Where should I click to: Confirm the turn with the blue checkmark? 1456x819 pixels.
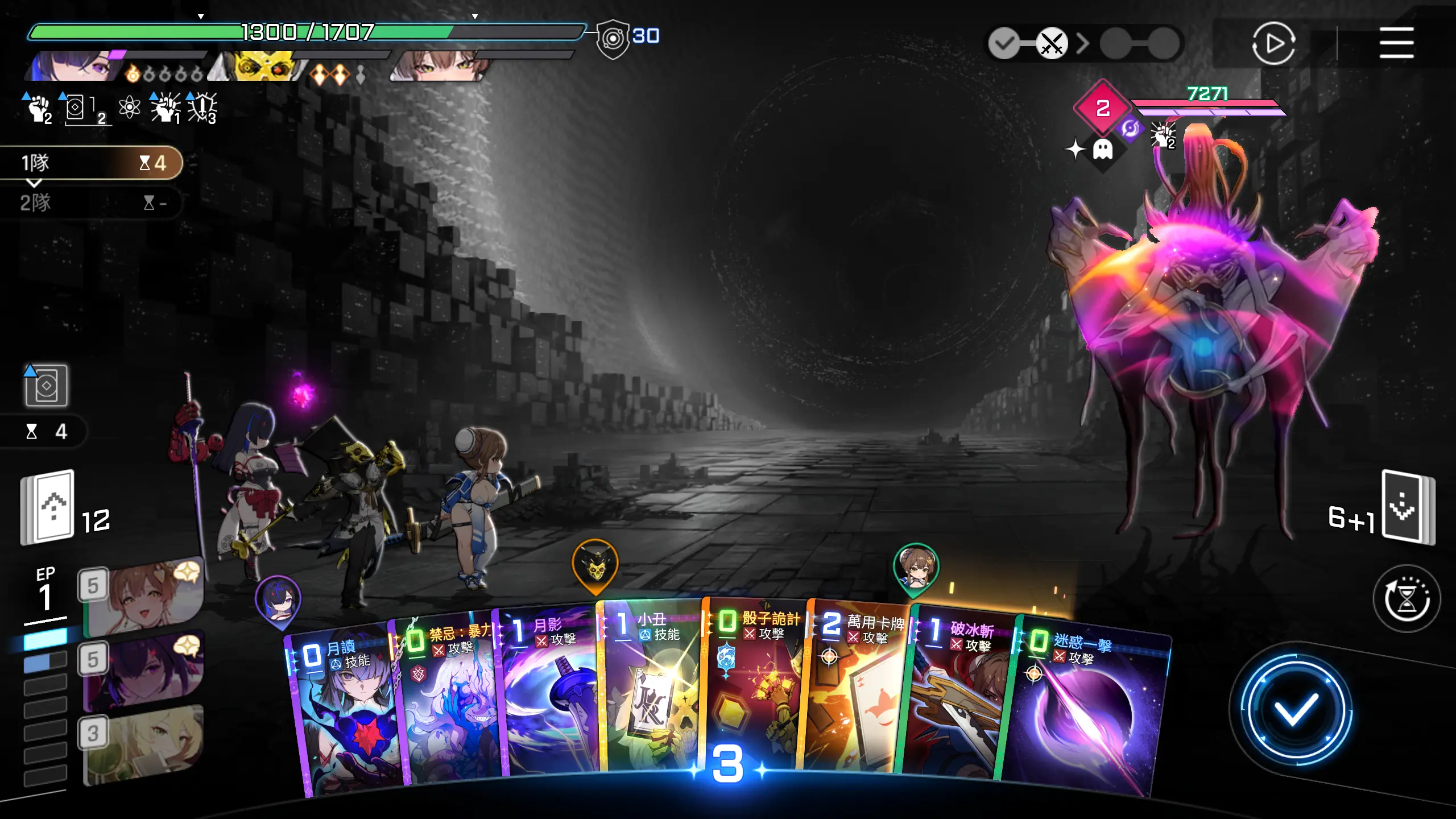[1295, 709]
